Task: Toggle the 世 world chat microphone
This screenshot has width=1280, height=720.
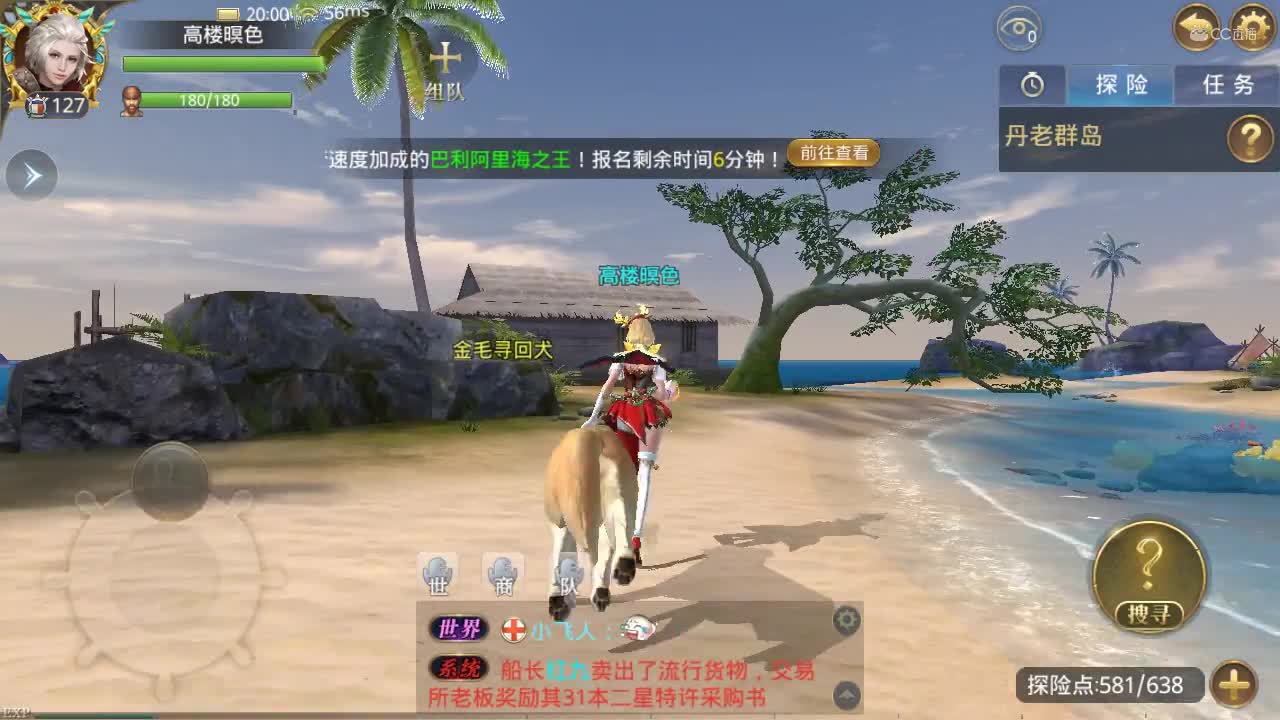Action: coord(437,573)
